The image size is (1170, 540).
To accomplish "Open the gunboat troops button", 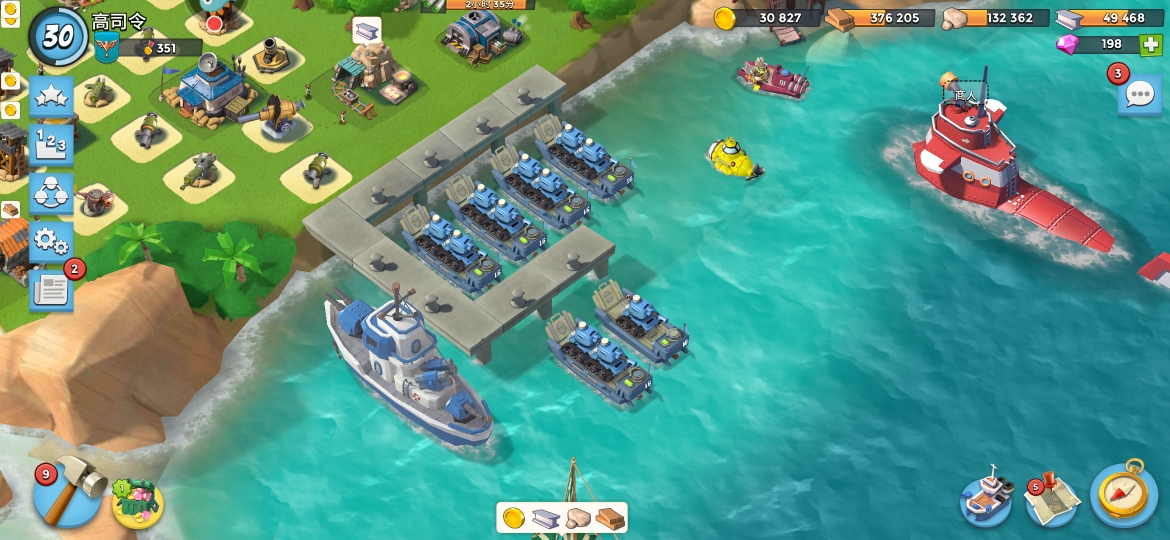I will (x=986, y=495).
